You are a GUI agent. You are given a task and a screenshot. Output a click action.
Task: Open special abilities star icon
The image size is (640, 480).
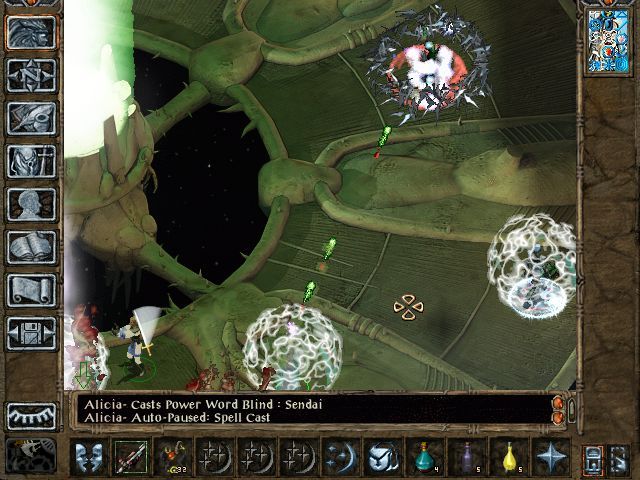coord(549,456)
